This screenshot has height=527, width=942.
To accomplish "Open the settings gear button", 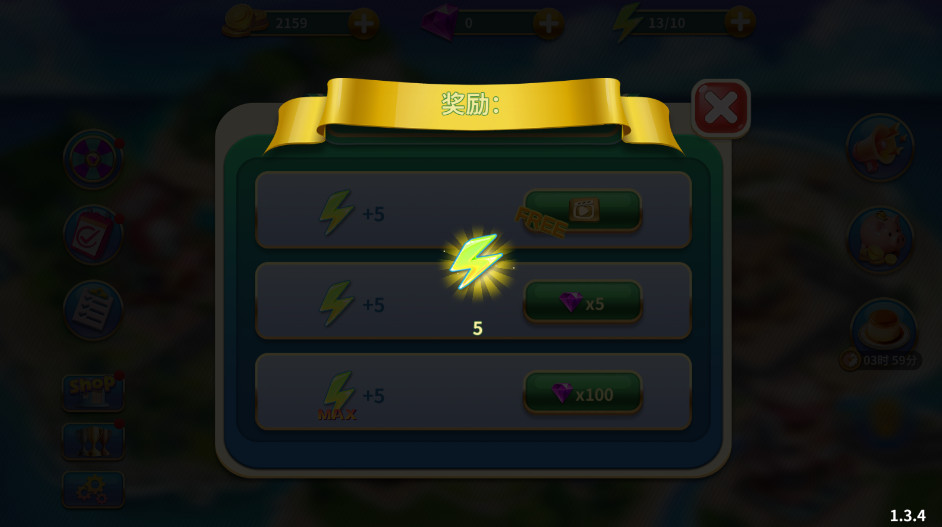I will [93, 489].
